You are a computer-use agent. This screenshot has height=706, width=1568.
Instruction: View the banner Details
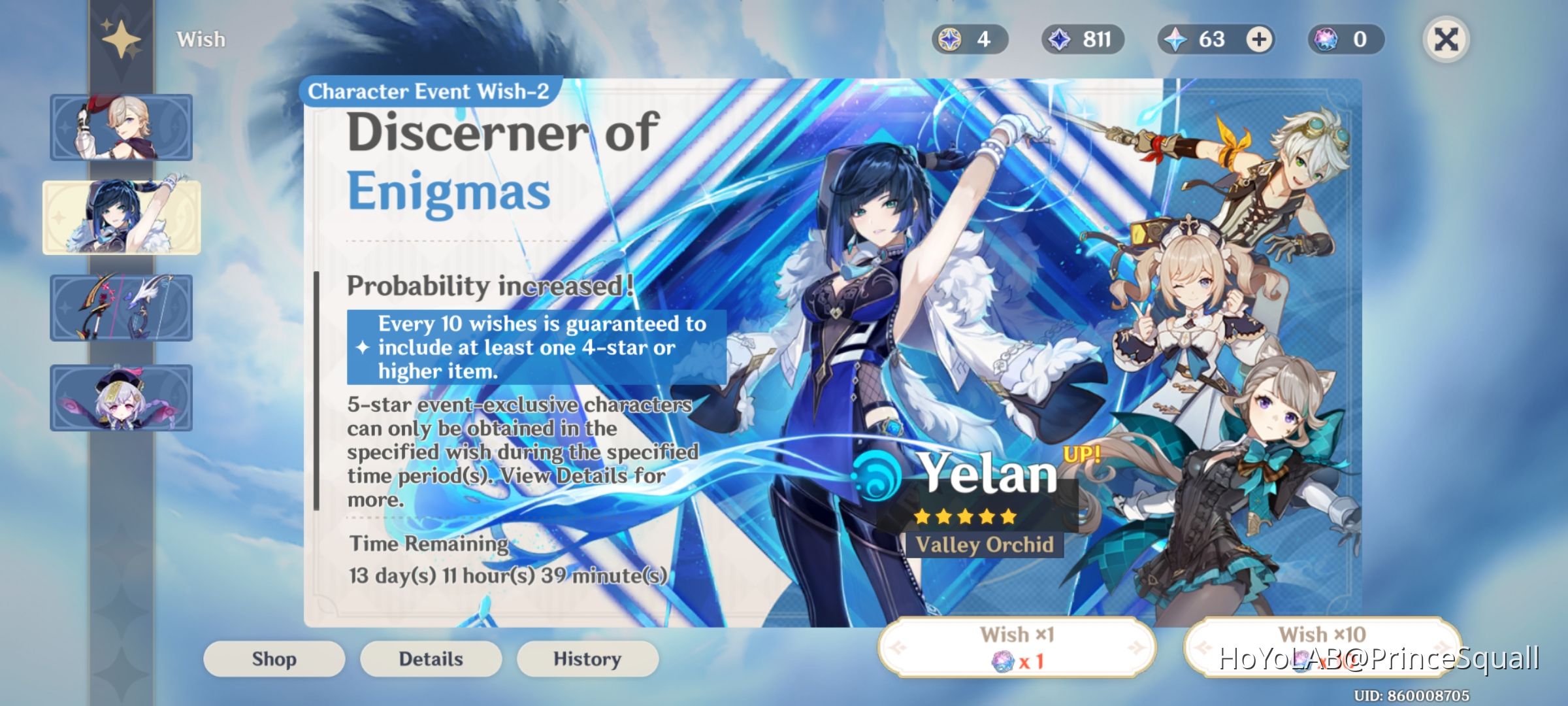point(430,659)
